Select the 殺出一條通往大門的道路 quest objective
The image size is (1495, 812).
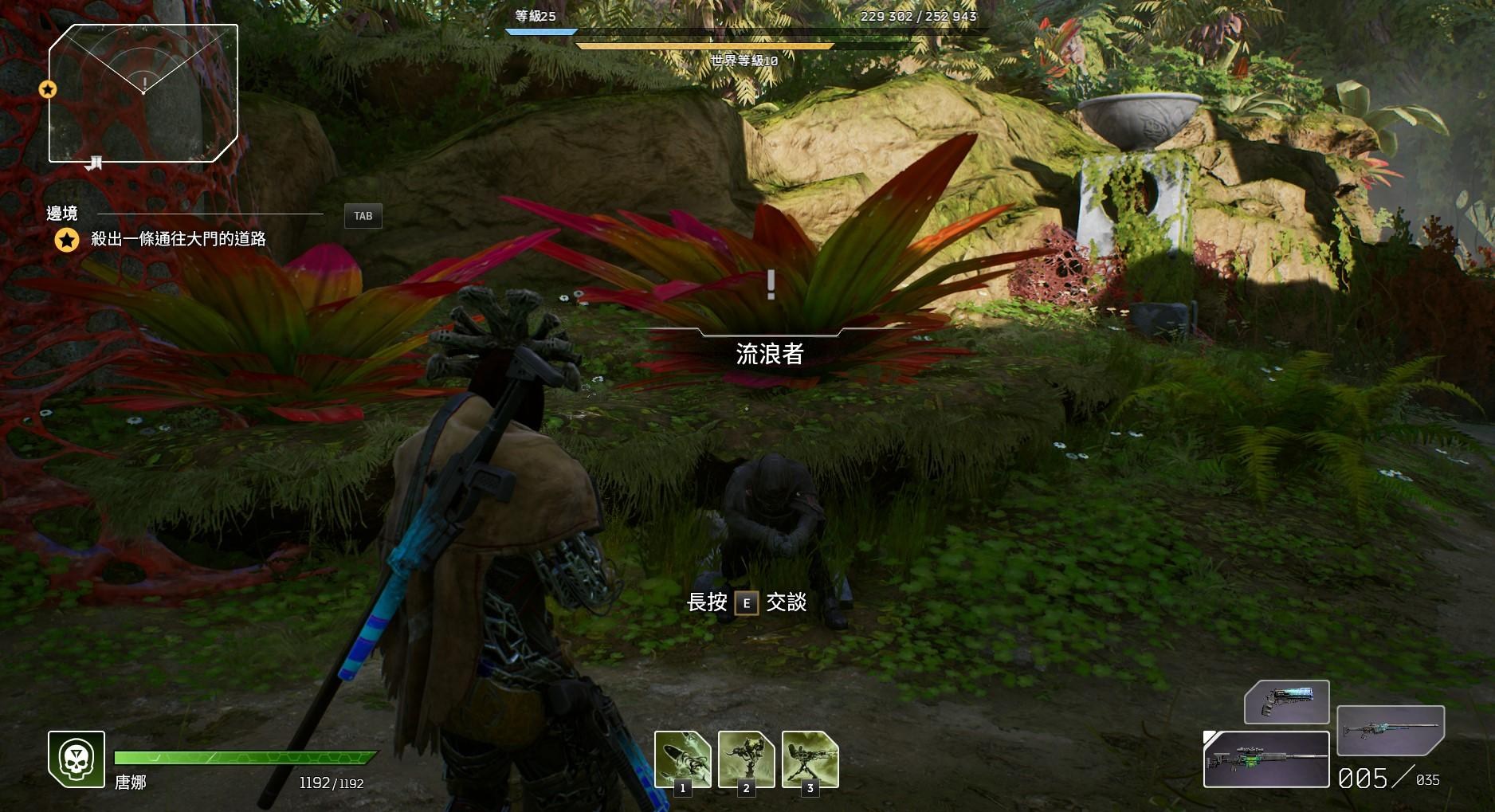tap(178, 239)
